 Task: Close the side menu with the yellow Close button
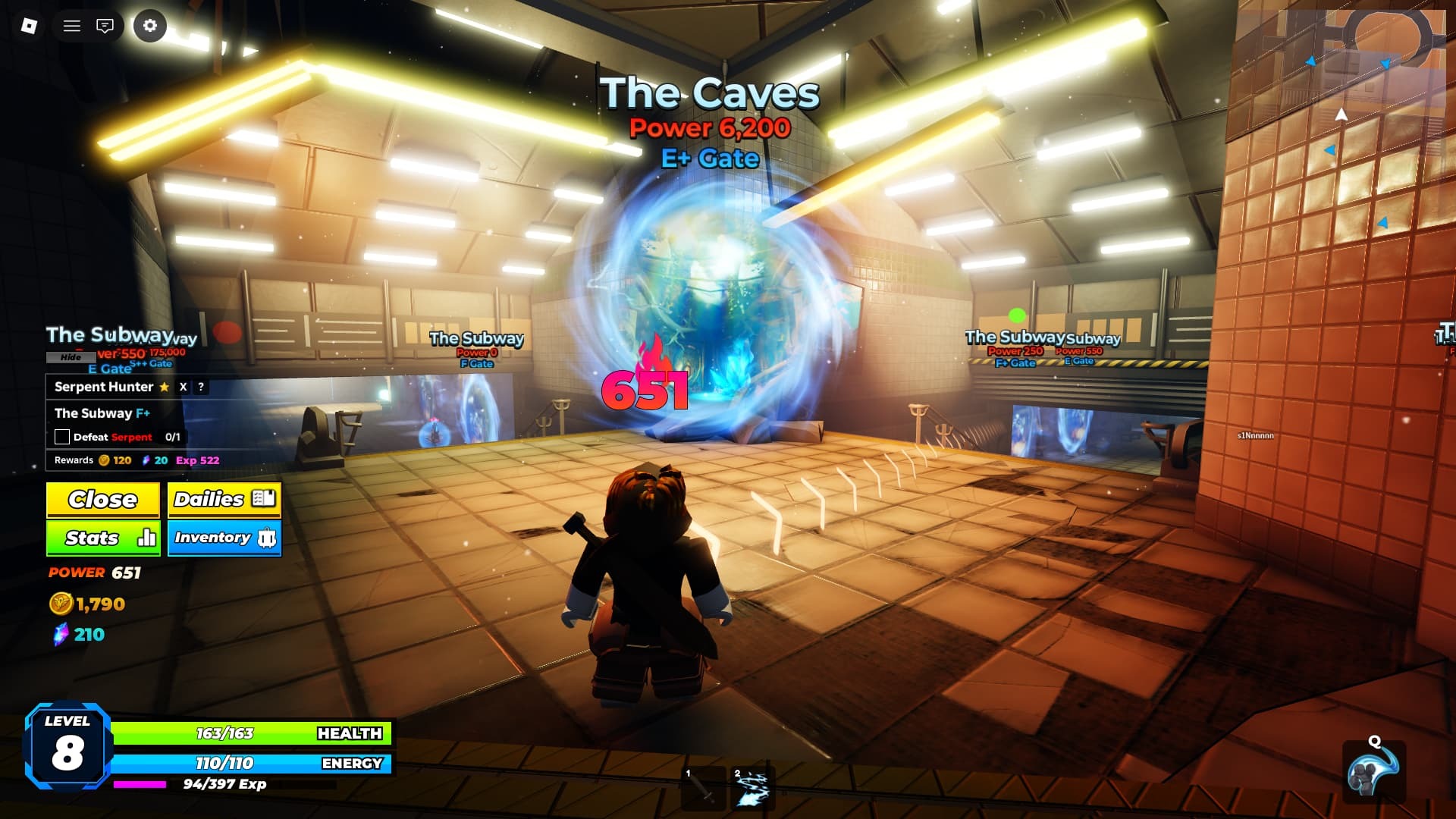pos(103,500)
